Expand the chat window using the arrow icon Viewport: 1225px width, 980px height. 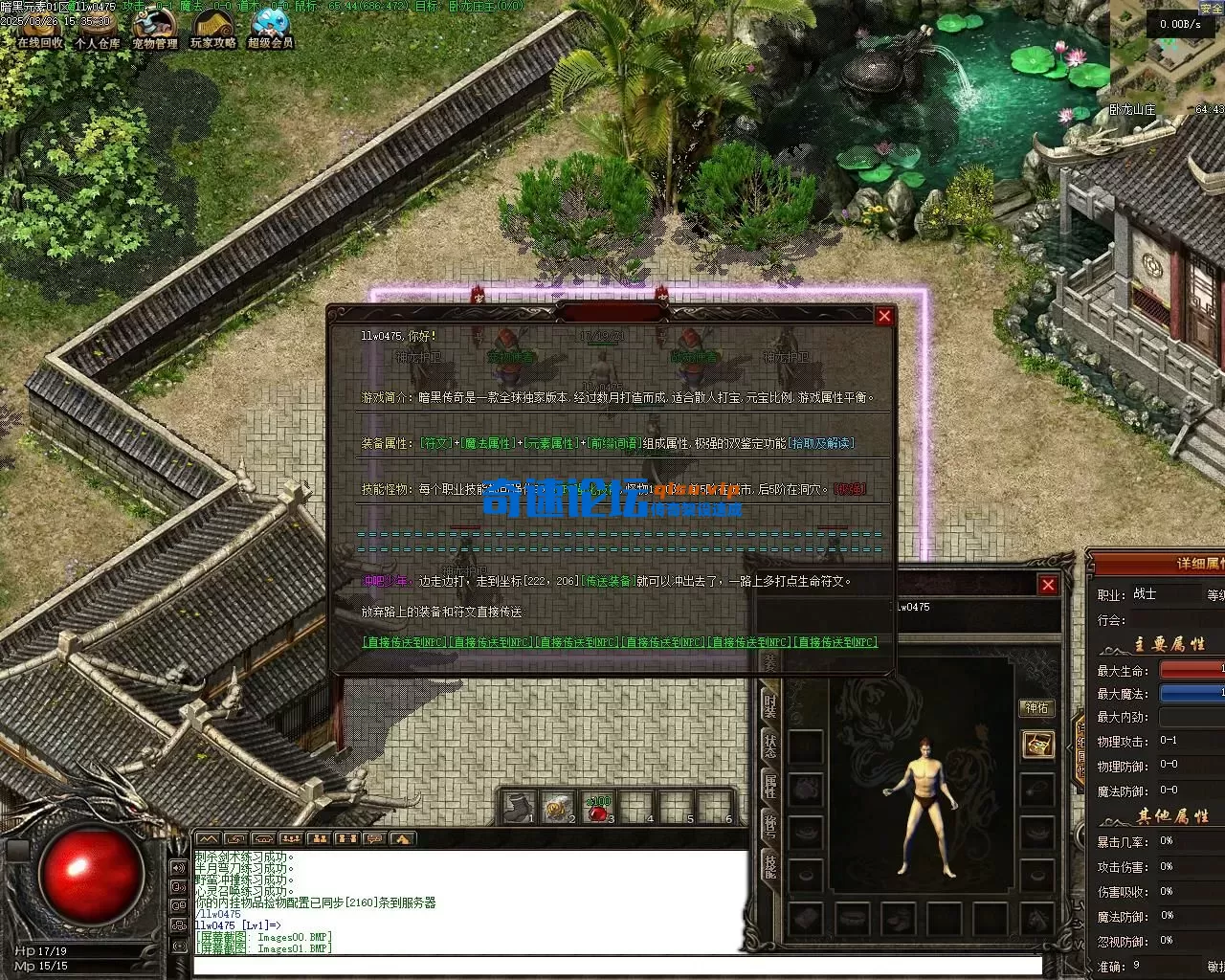(208, 837)
